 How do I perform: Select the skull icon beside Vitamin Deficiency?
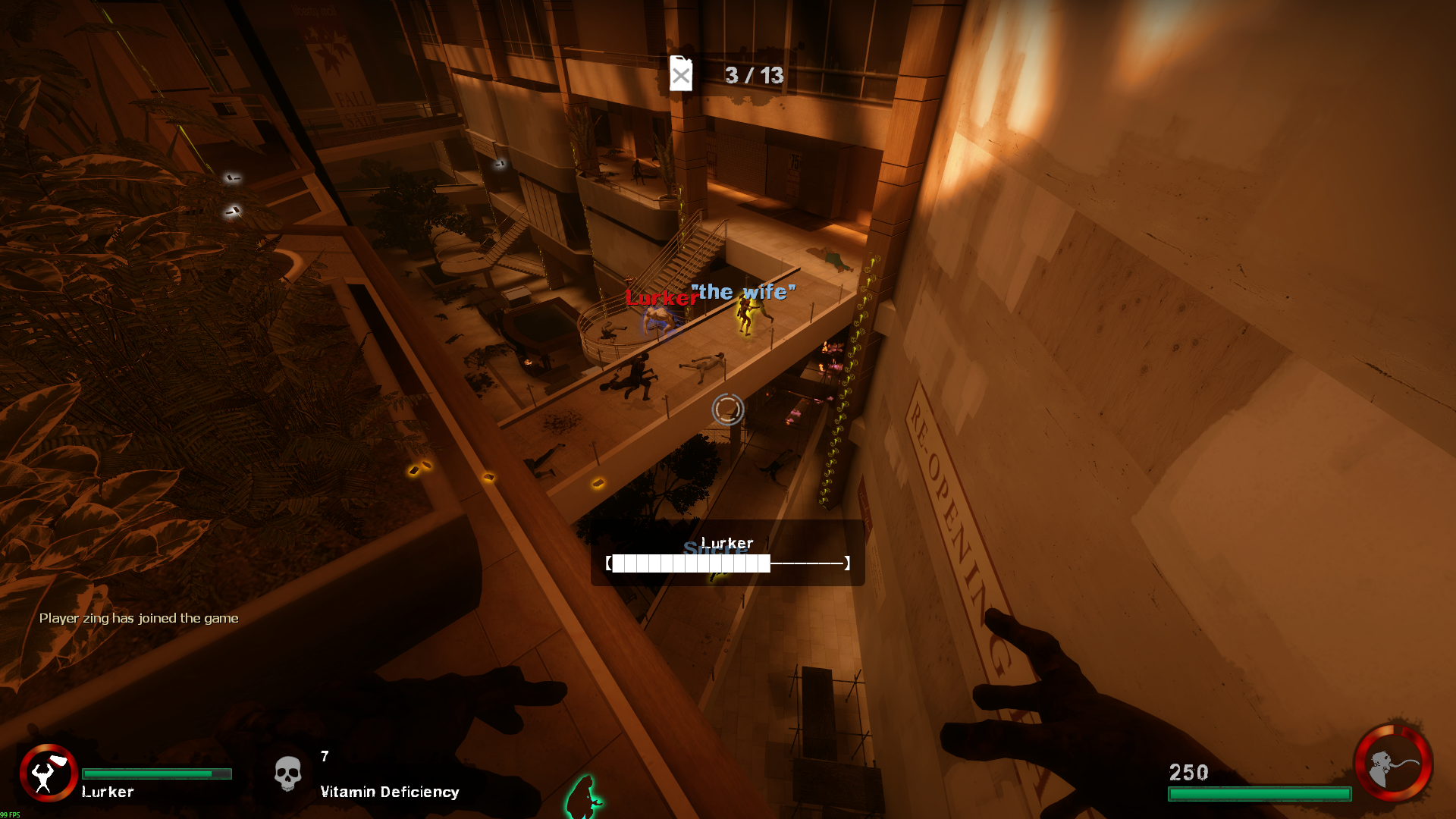[x=287, y=774]
